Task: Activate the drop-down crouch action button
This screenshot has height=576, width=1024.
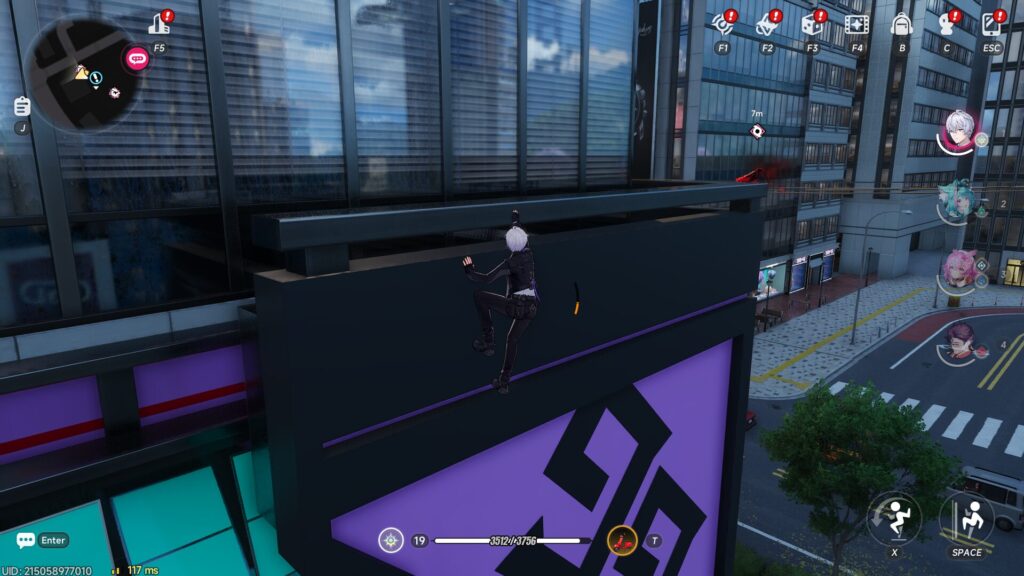Action: click(893, 517)
